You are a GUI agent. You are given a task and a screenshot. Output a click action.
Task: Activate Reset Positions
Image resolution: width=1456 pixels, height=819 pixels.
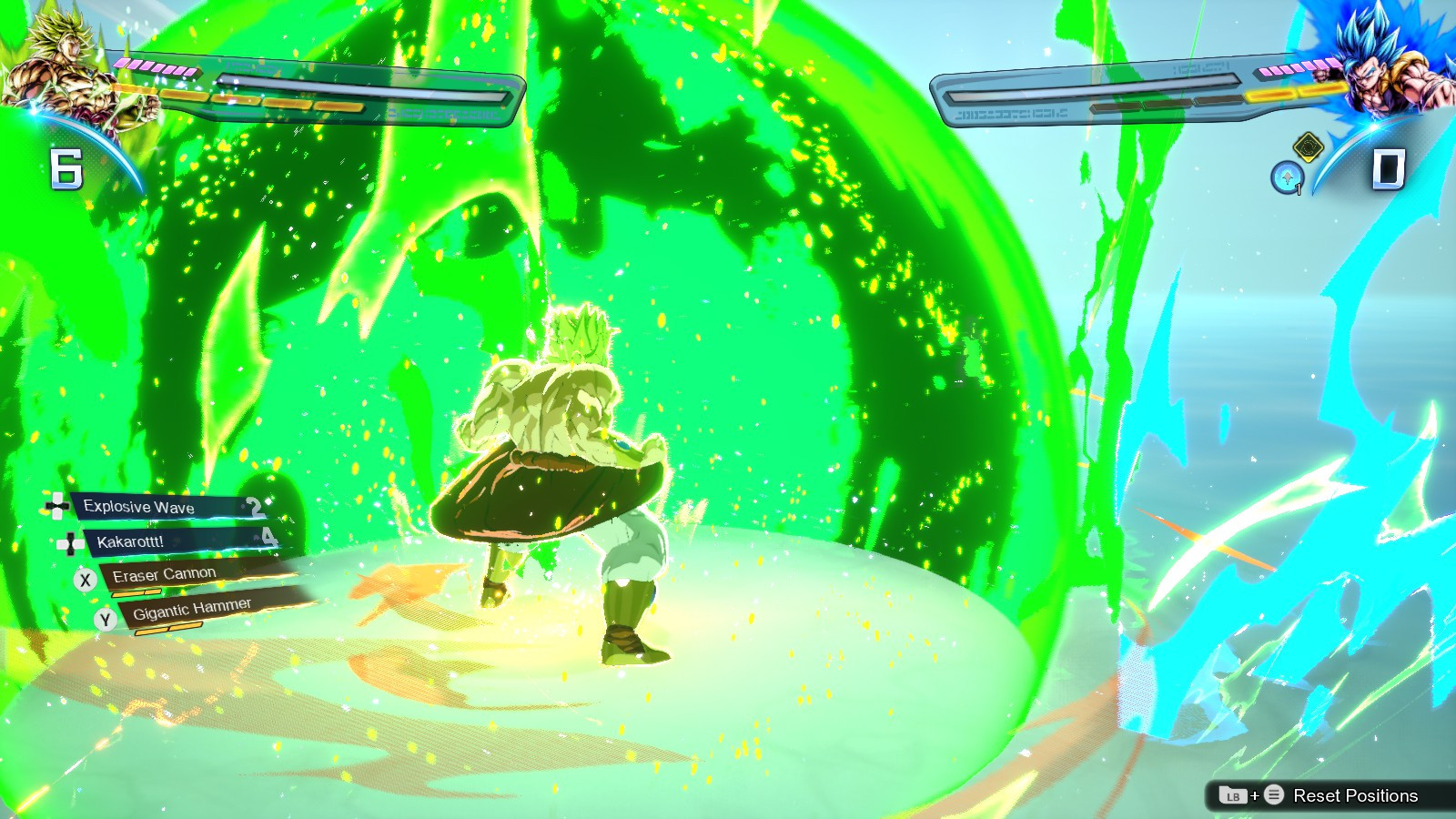coord(1356,794)
